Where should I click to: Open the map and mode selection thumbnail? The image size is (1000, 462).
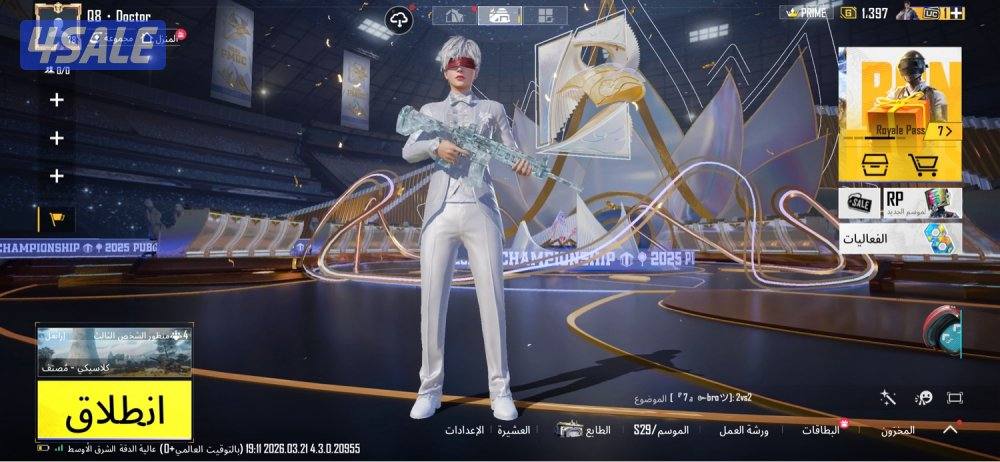click(114, 351)
